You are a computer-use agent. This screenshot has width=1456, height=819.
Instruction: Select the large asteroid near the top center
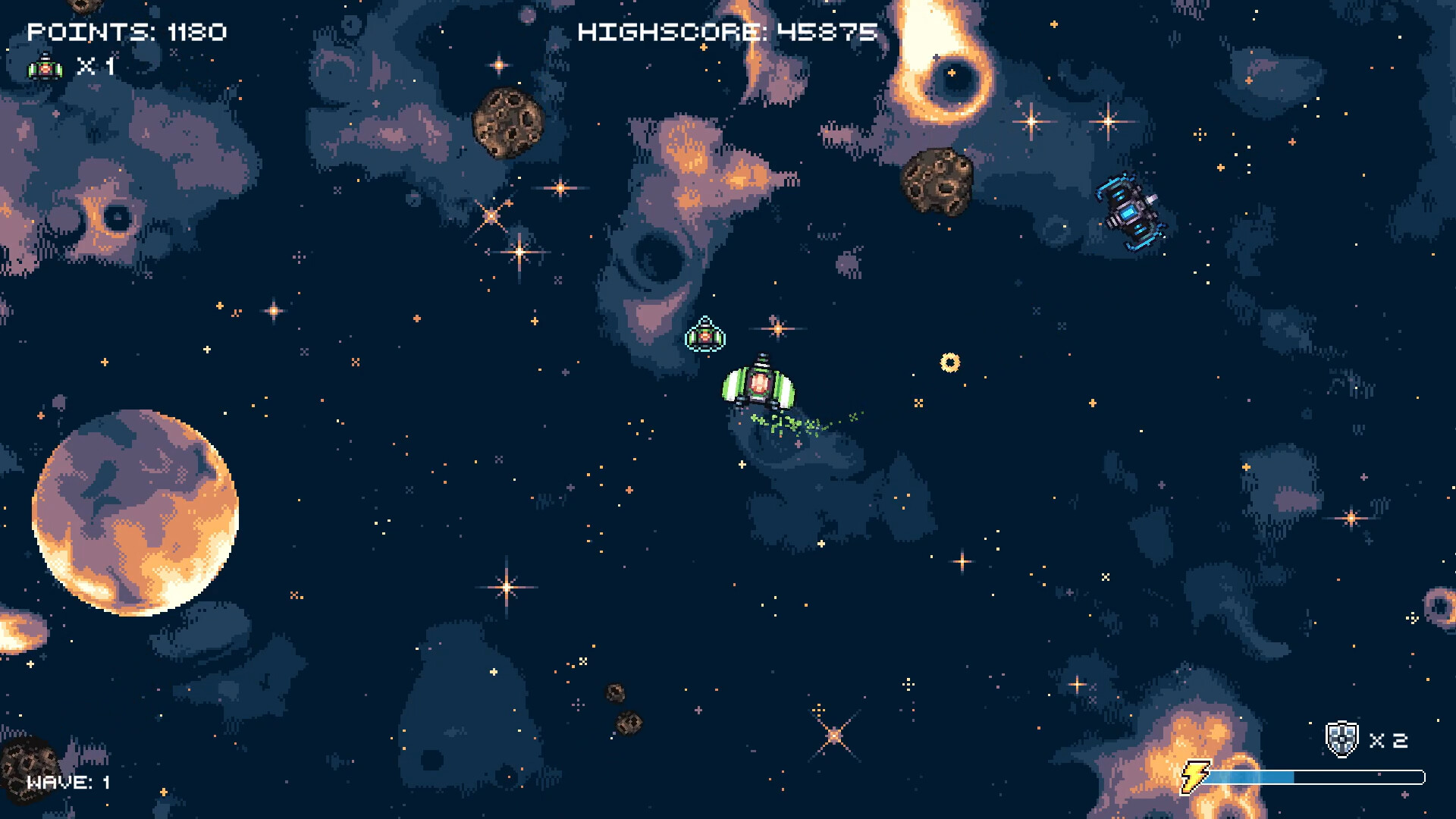point(510,121)
